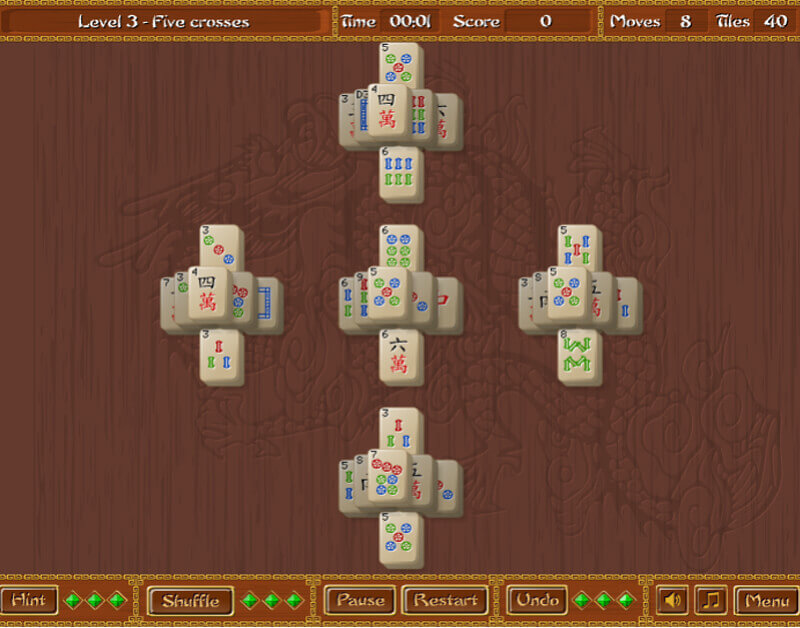Toggle music with the note icon
This screenshot has height=628, width=800.
[711, 600]
